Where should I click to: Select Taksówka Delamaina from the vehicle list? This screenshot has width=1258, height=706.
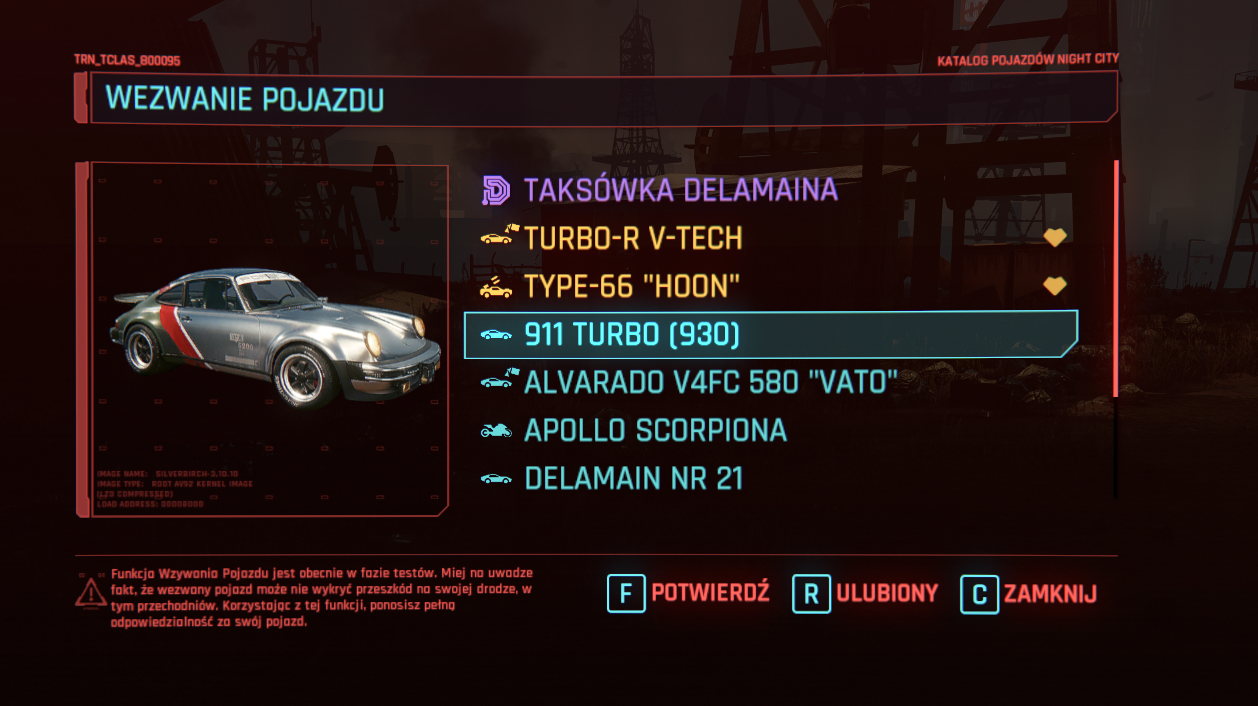[x=680, y=190]
